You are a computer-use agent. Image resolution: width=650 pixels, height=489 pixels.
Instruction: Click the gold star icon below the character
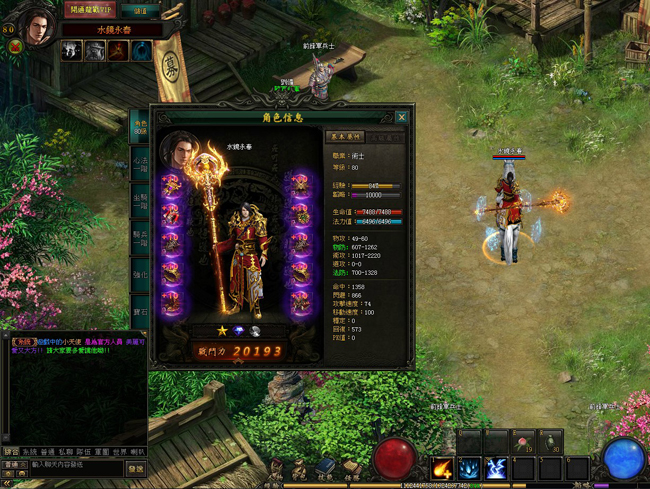(x=222, y=330)
